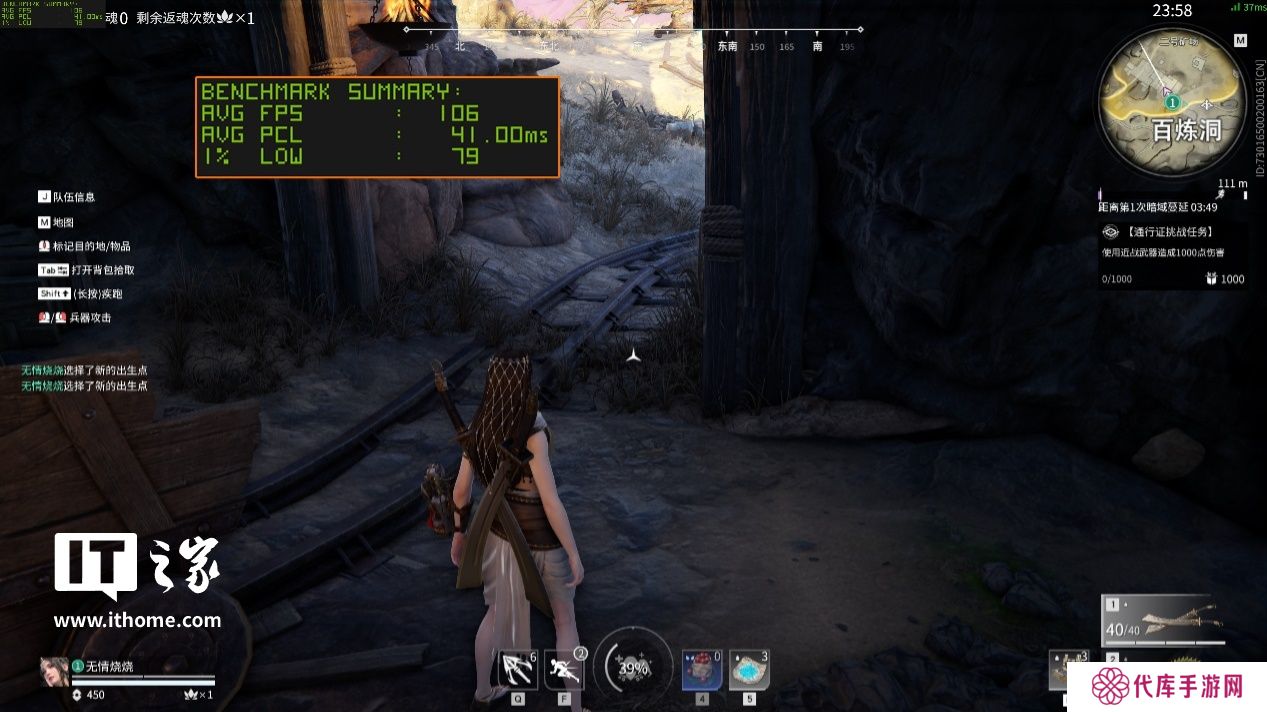Select the grappling hook skill slot
This screenshot has height=712, width=1267.
click(x=518, y=669)
